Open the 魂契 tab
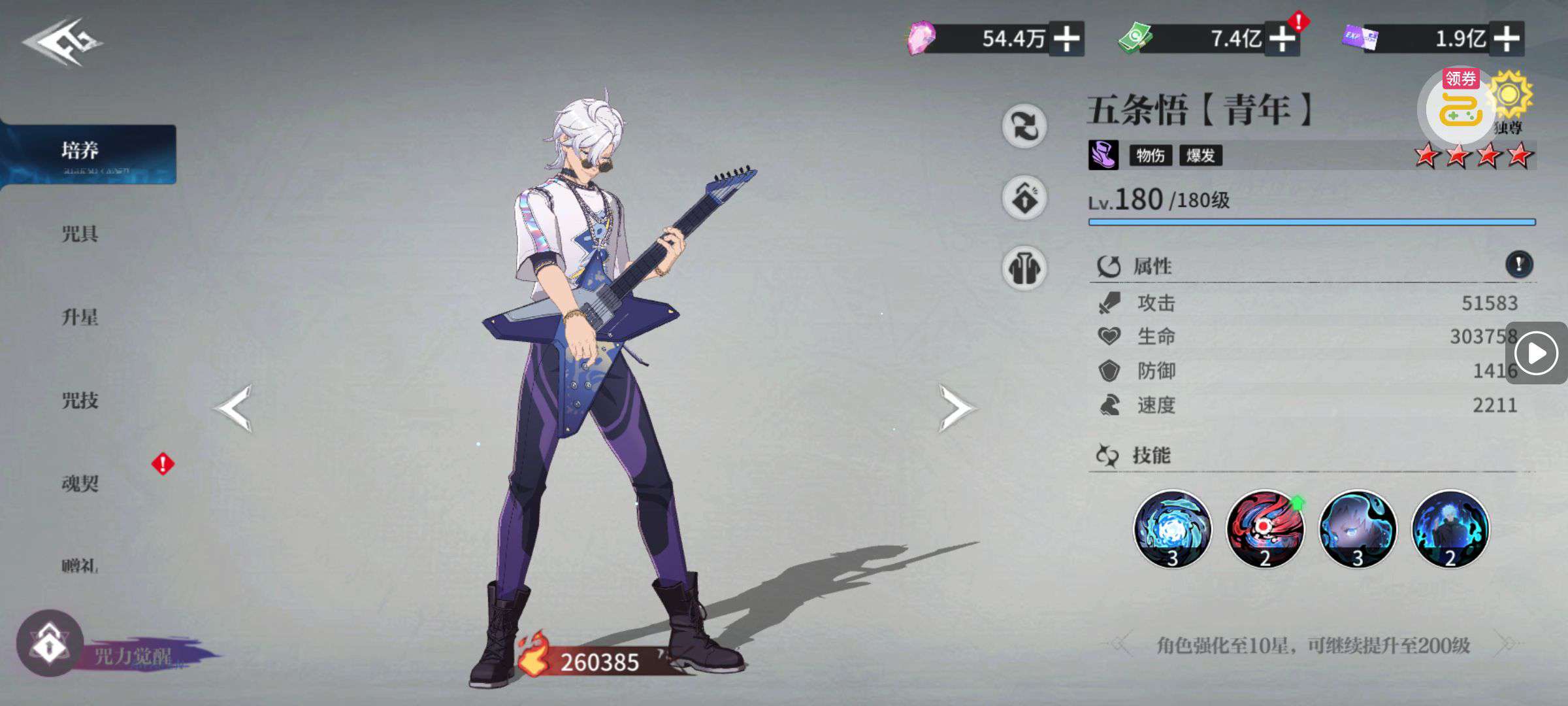This screenshot has width=1568, height=706. coord(80,483)
